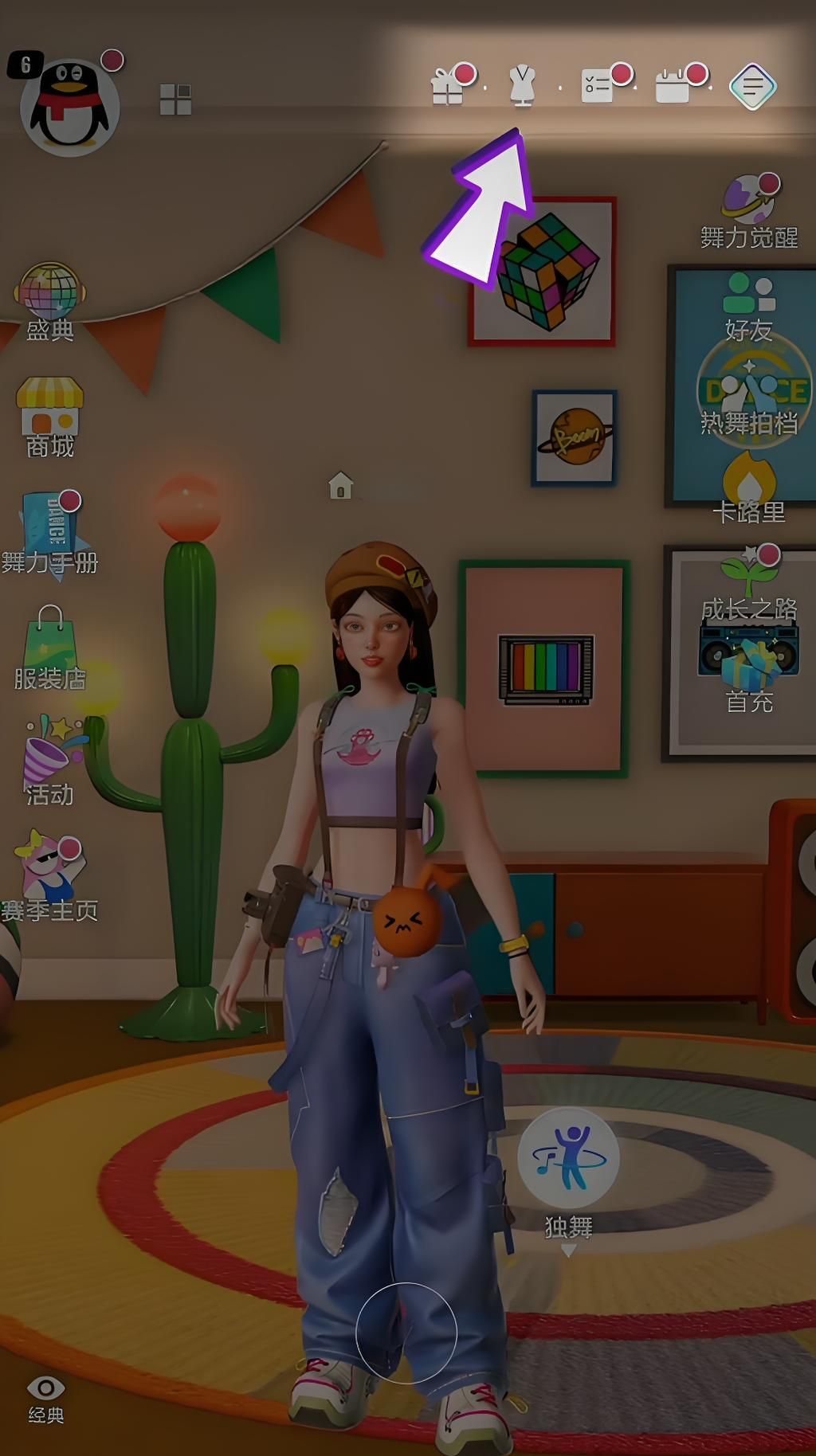The width and height of the screenshot is (816, 1456).
Task: Open the calendar sign-in icon
Action: tap(673, 86)
